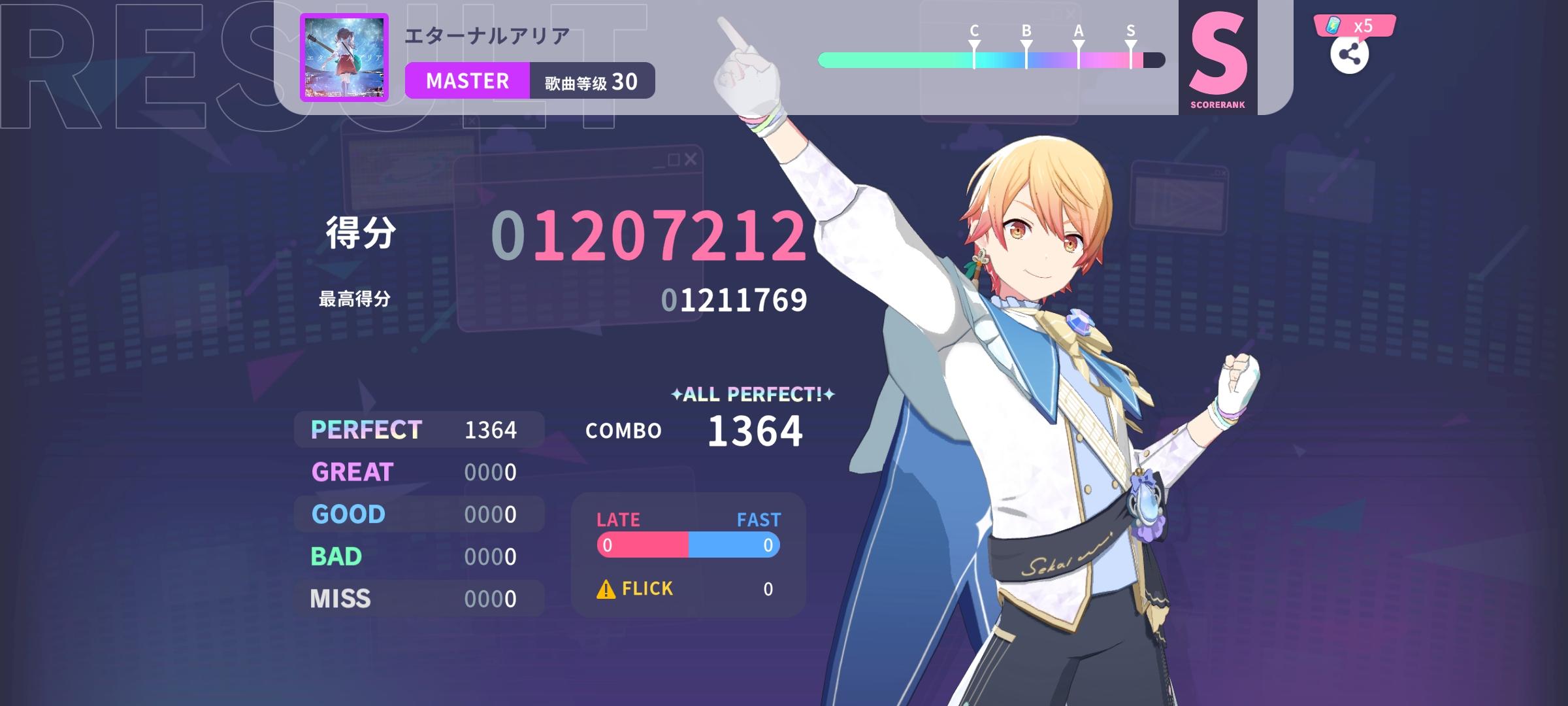The image size is (1568, 706).
Task: Click the 歌曲等级 30 level badge
Action: (591, 80)
